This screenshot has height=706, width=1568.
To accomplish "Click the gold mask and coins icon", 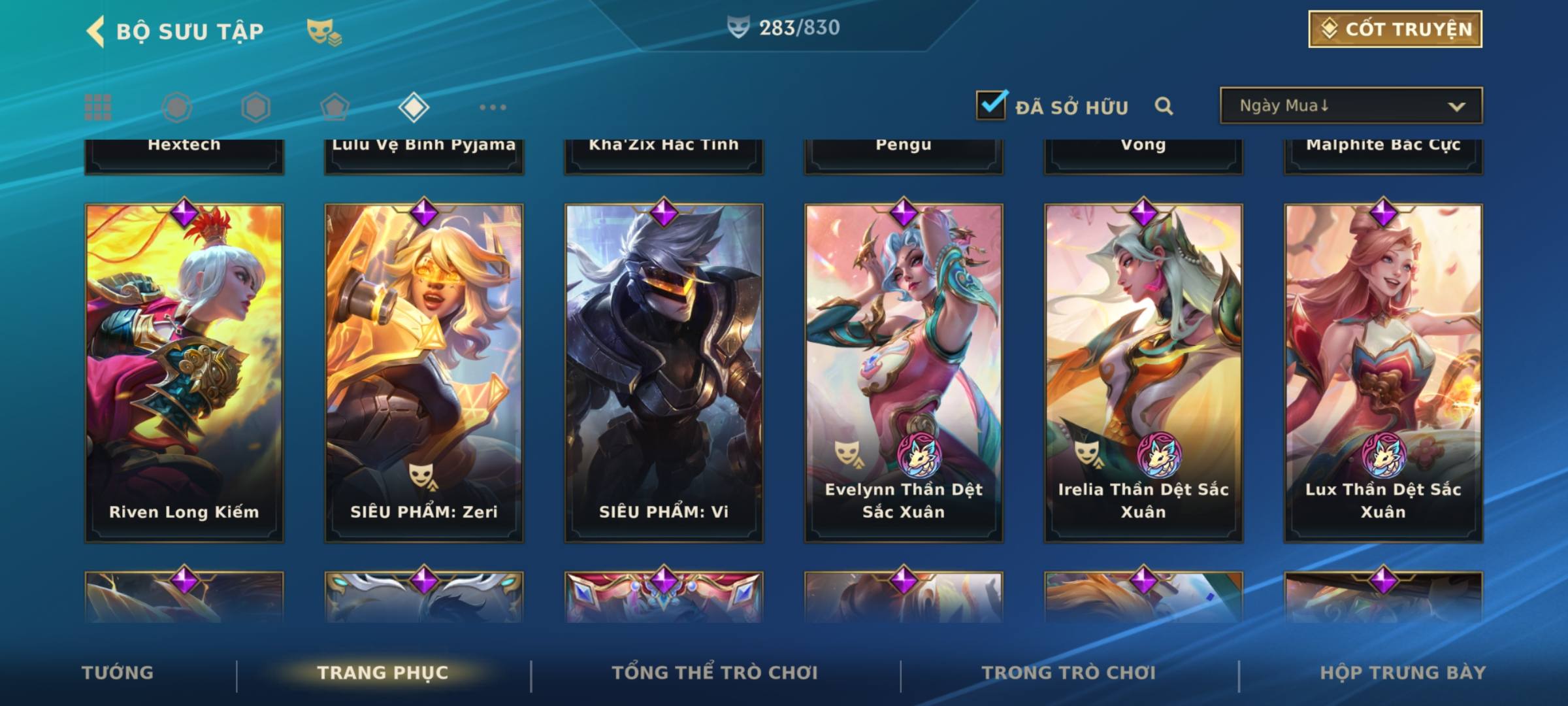I will 323,31.
